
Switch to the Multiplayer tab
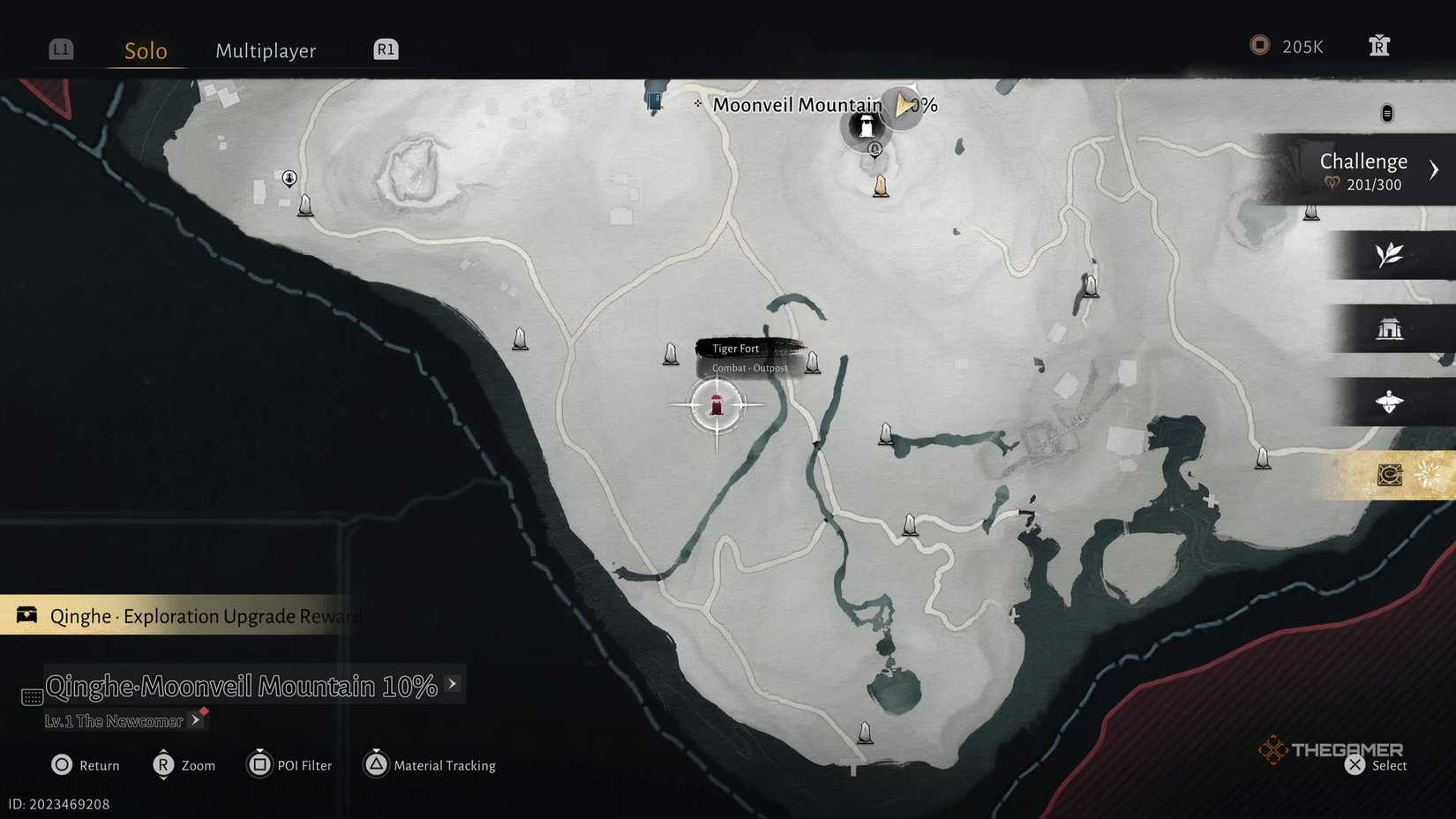(x=265, y=50)
